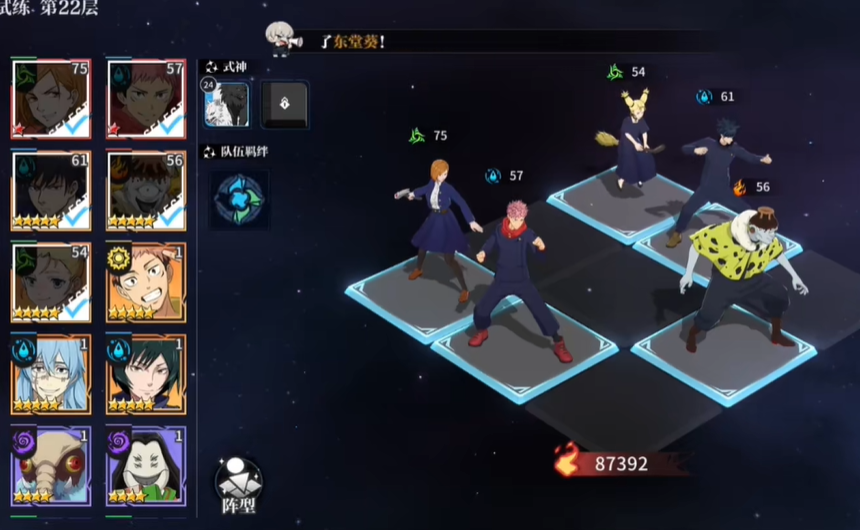This screenshot has width=860, height=530.
Task: Choose the blue-haired level 1 hero card
Action: click(x=51, y=375)
